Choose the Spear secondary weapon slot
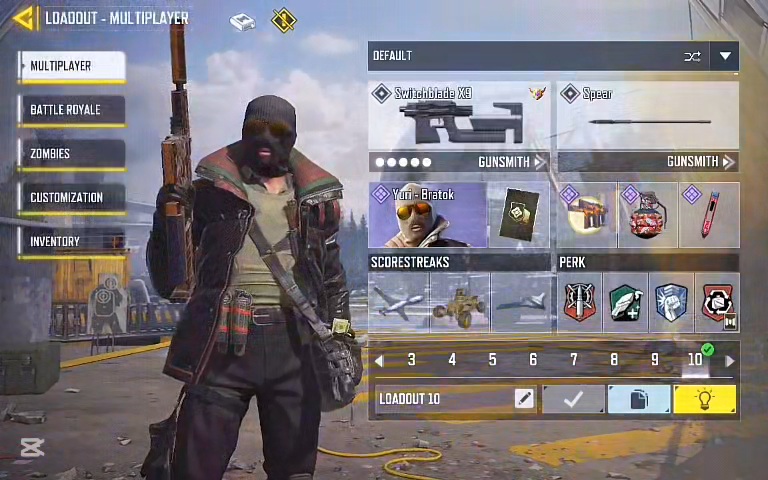This screenshot has width=768, height=480. coord(648,116)
